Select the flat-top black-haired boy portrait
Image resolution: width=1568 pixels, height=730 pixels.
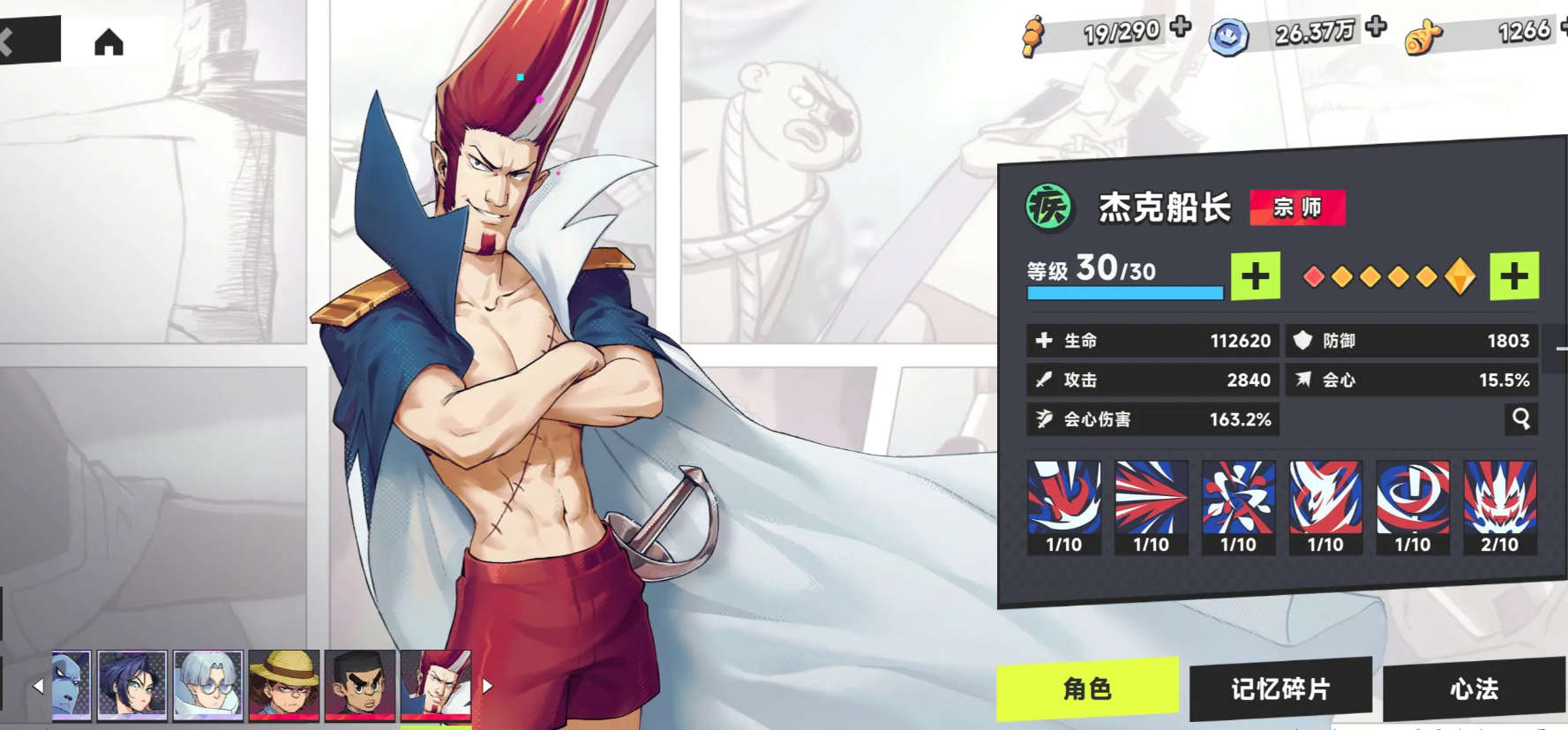tap(360, 684)
